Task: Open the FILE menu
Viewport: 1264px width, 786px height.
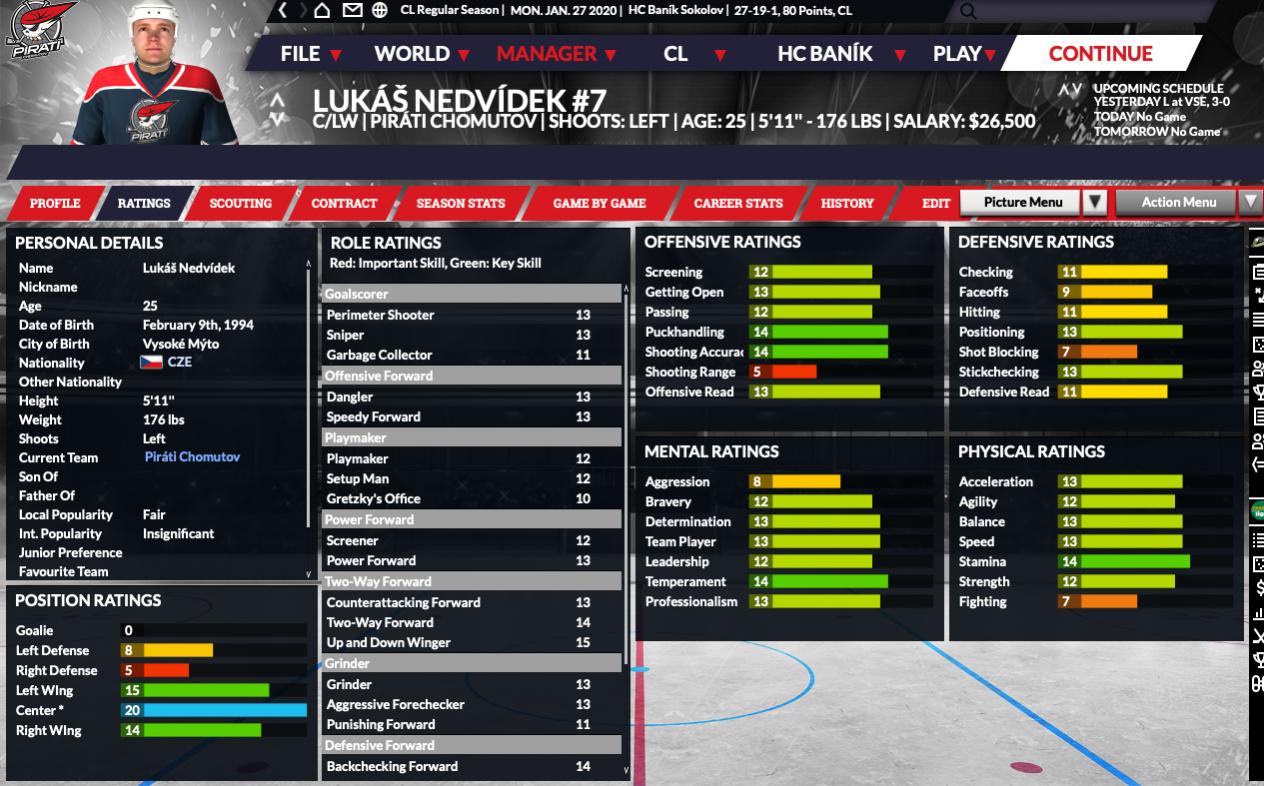Action: coord(311,54)
